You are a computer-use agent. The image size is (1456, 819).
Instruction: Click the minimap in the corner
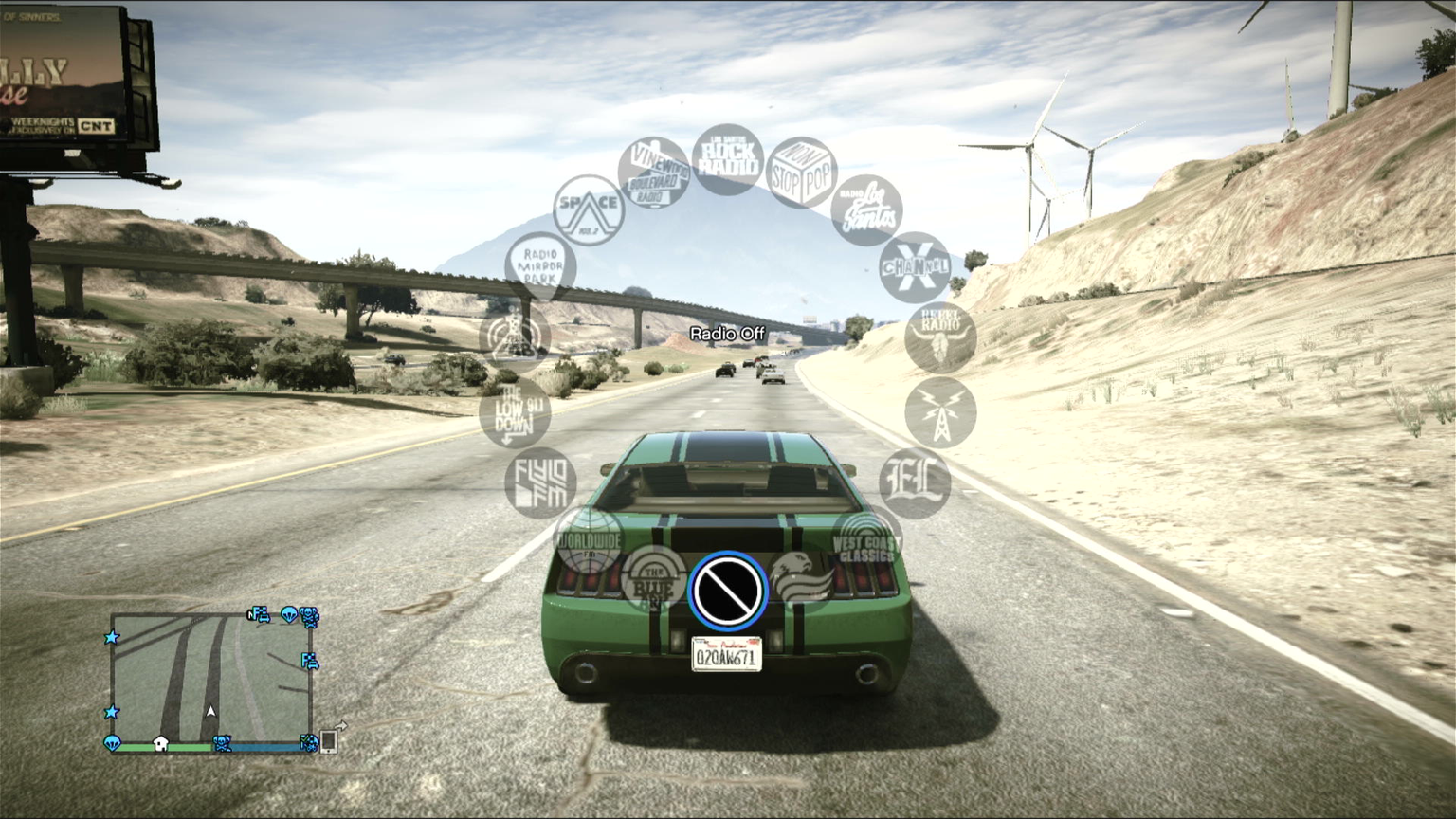210,676
